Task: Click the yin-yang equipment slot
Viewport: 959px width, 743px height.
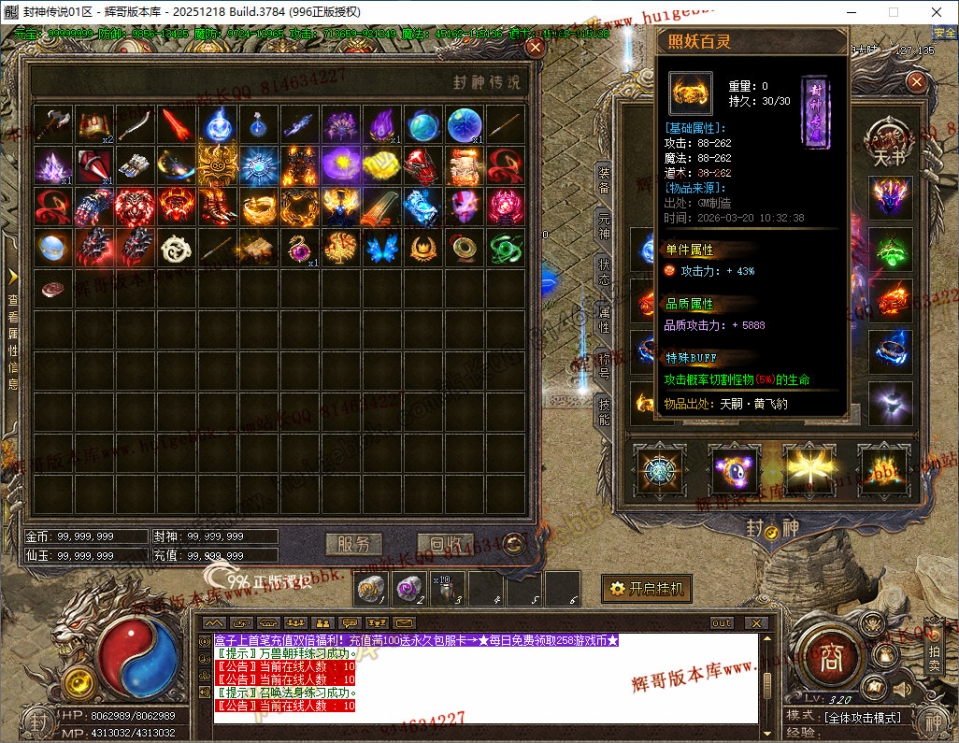Action: coord(733,469)
